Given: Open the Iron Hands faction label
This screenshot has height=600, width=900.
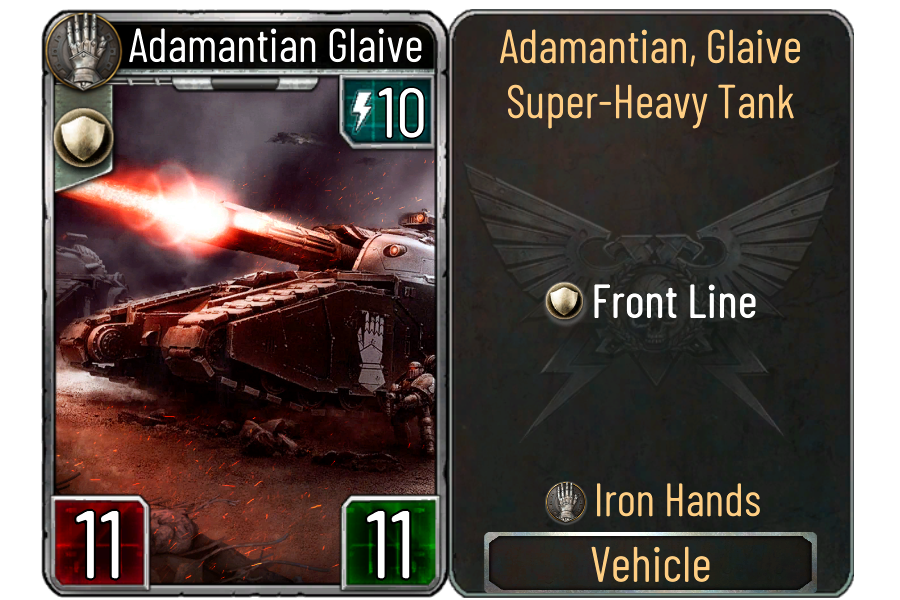Looking at the screenshot, I should tap(653, 501).
